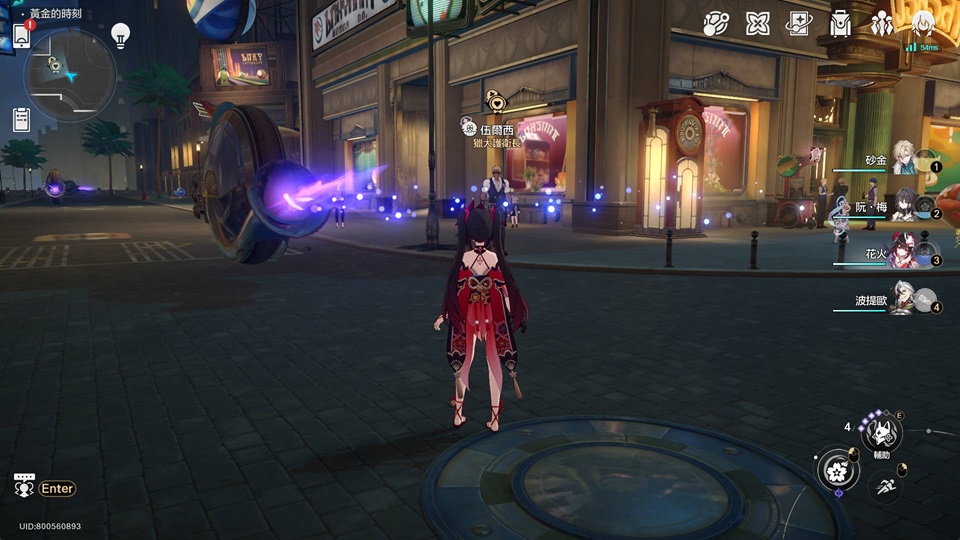The width and height of the screenshot is (960, 540).
Task: Open the character head icon menu
Action: click(x=923, y=21)
